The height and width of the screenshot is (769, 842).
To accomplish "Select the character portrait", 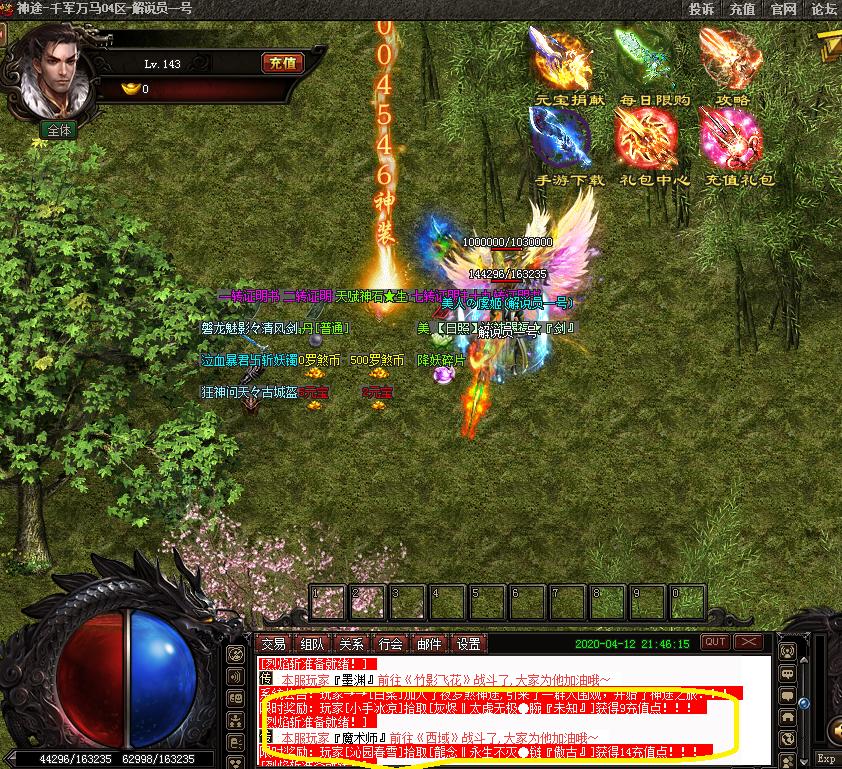I will coord(57,70).
